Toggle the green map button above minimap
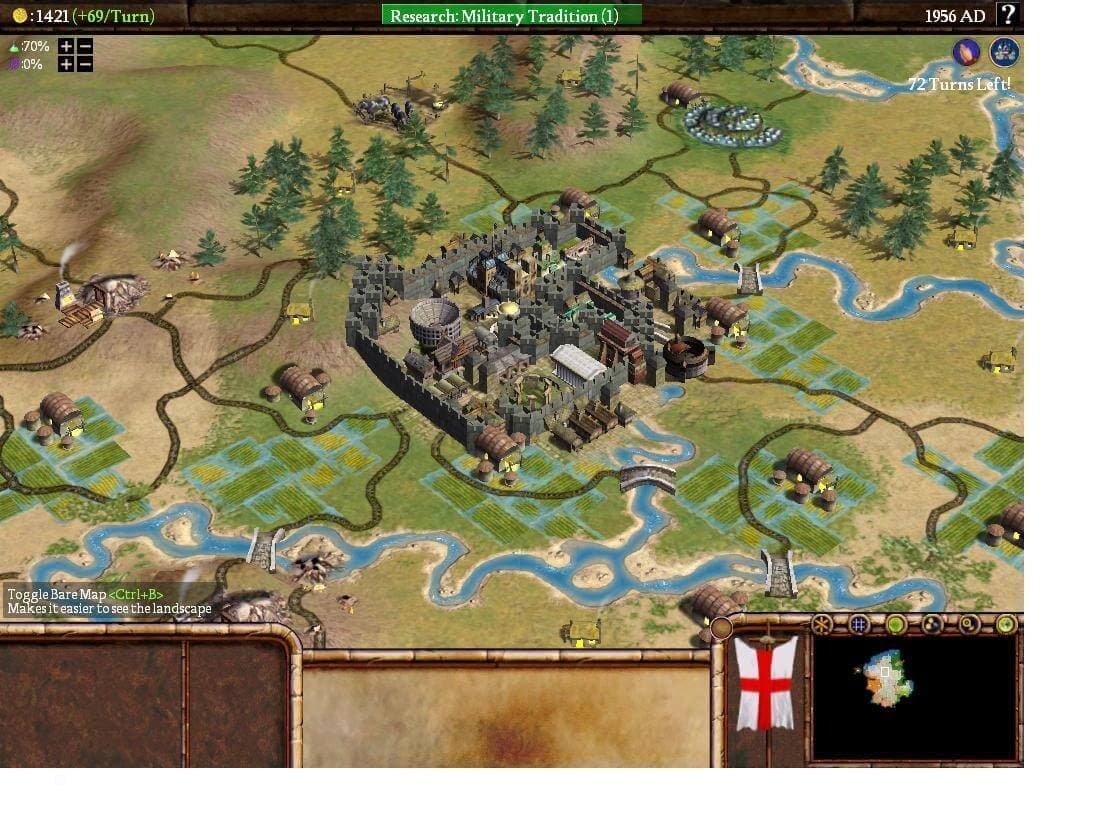The height and width of the screenshot is (840, 1093). [895, 625]
